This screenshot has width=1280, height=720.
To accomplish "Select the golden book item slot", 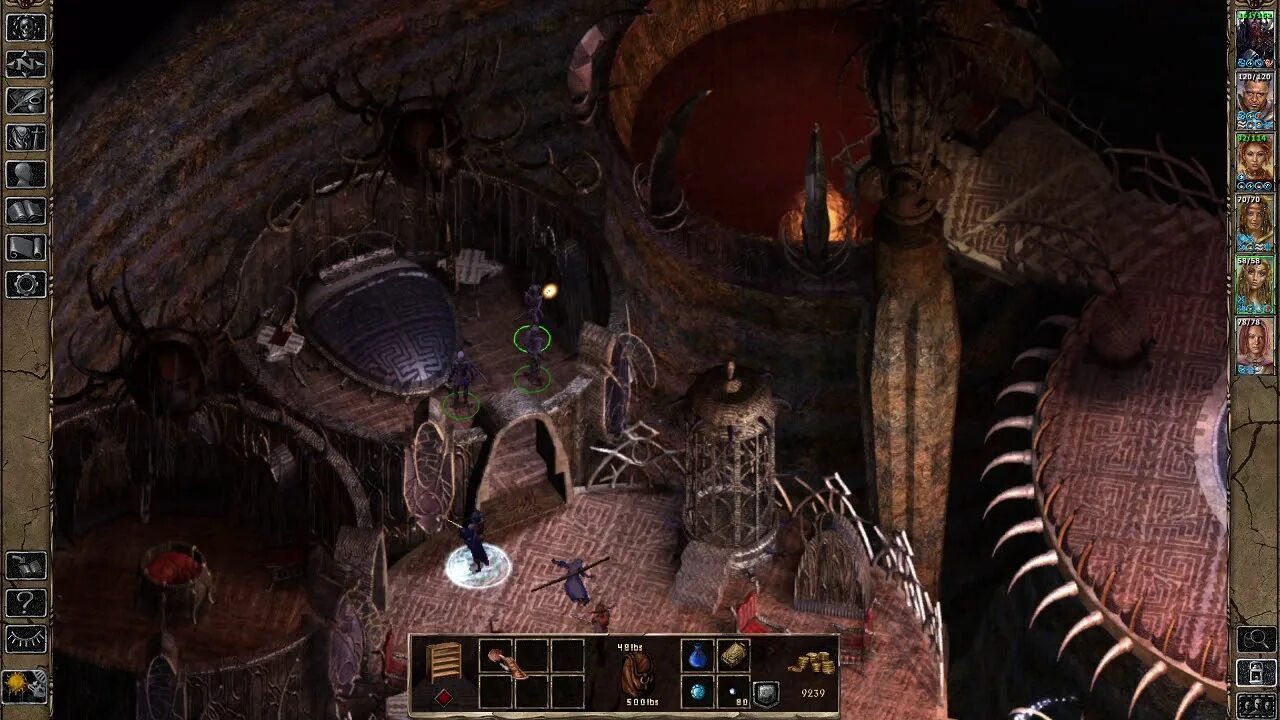I will point(733,655).
